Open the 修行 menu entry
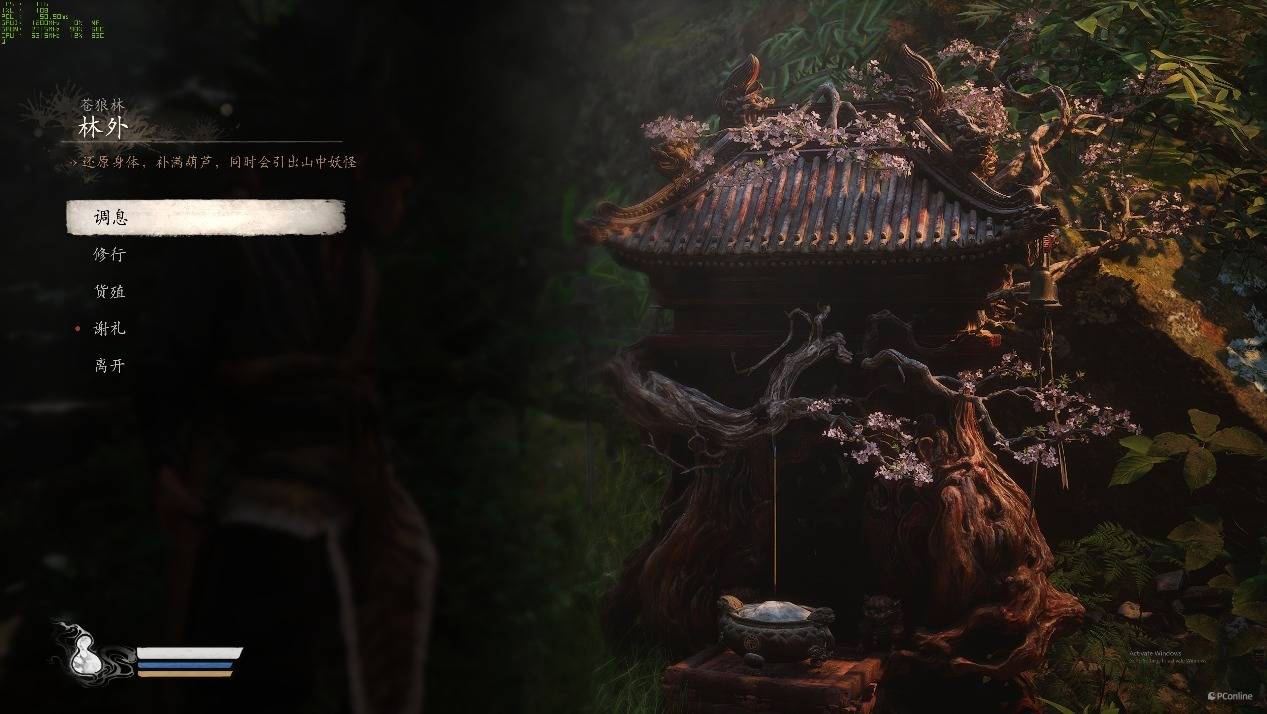 [x=110, y=254]
